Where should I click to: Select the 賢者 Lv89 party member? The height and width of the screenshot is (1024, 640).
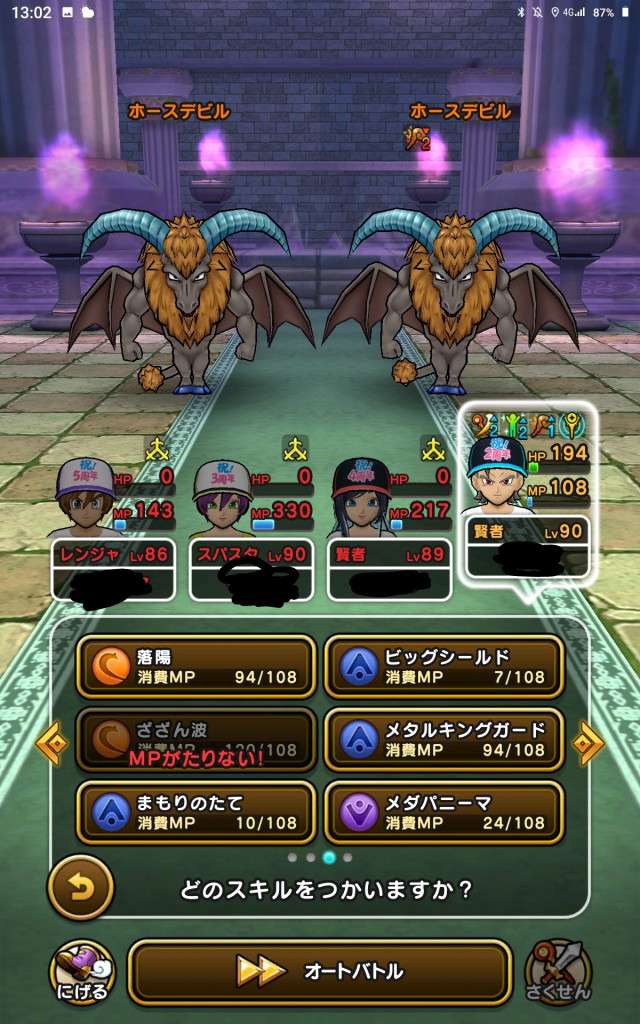point(387,525)
